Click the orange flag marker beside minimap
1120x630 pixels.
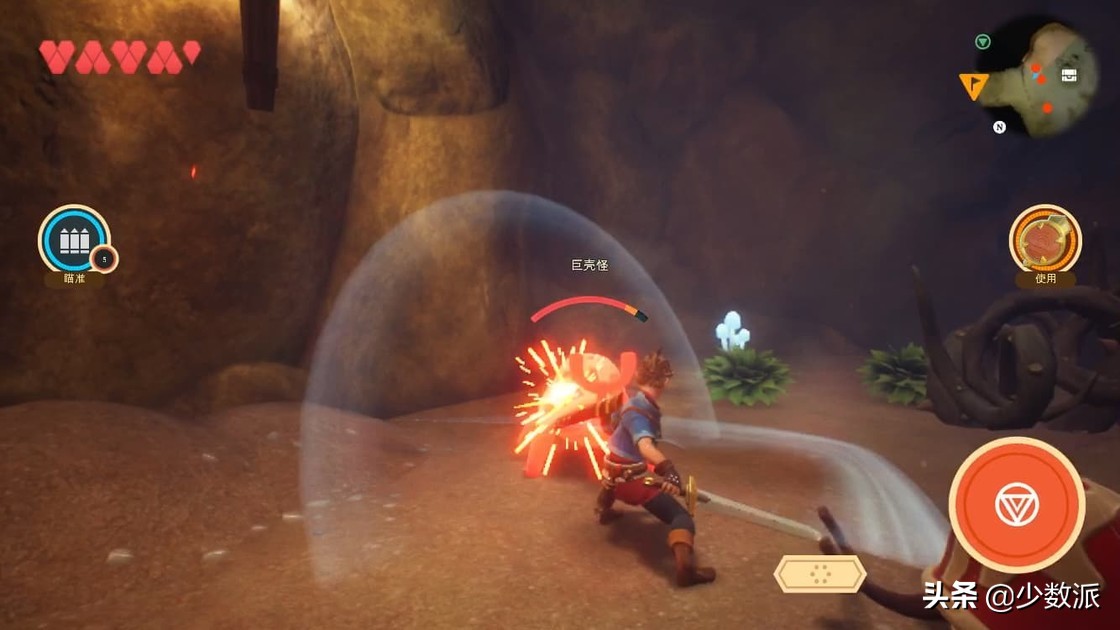coord(972,87)
